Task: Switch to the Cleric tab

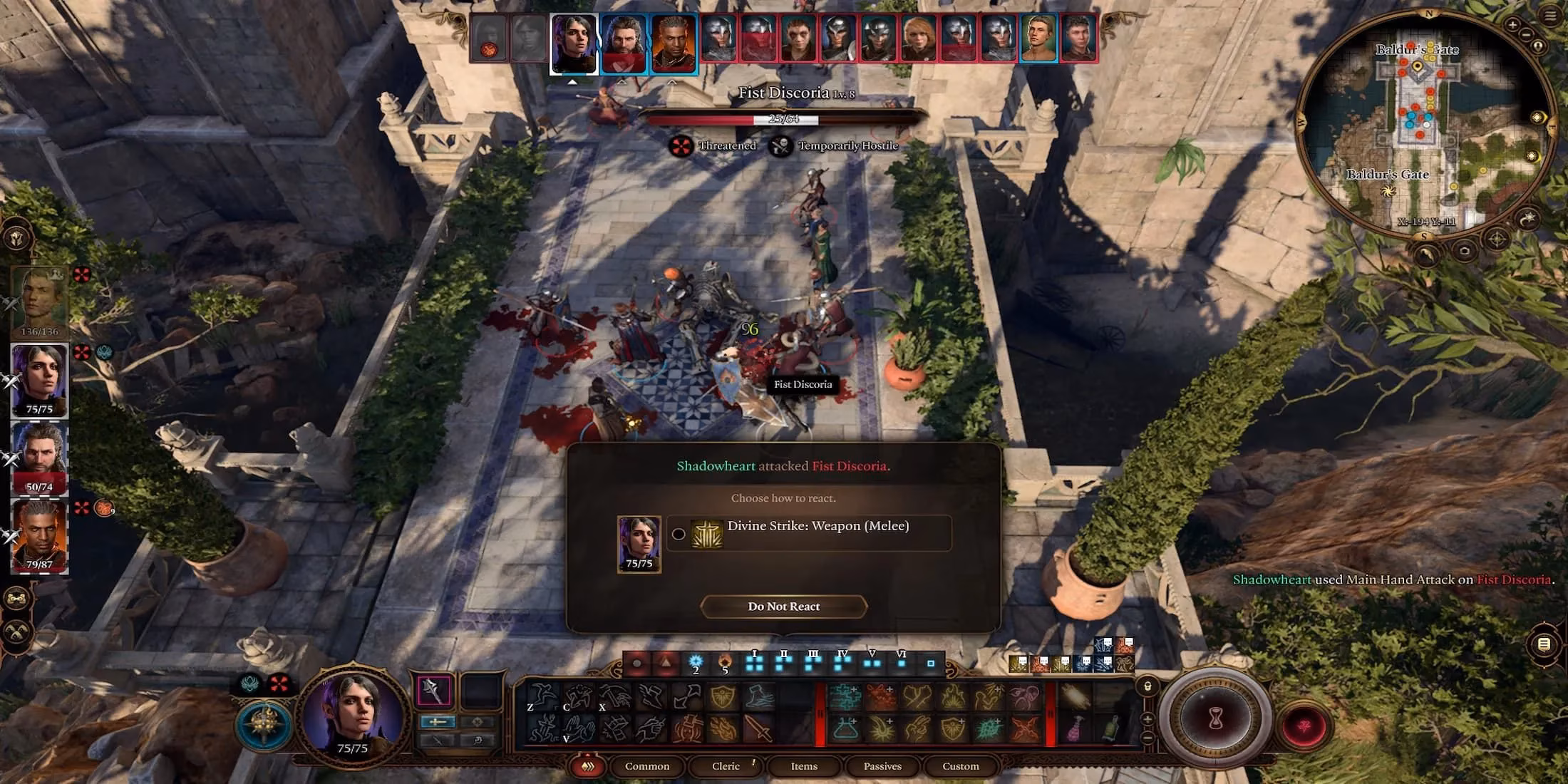Action: [x=726, y=766]
